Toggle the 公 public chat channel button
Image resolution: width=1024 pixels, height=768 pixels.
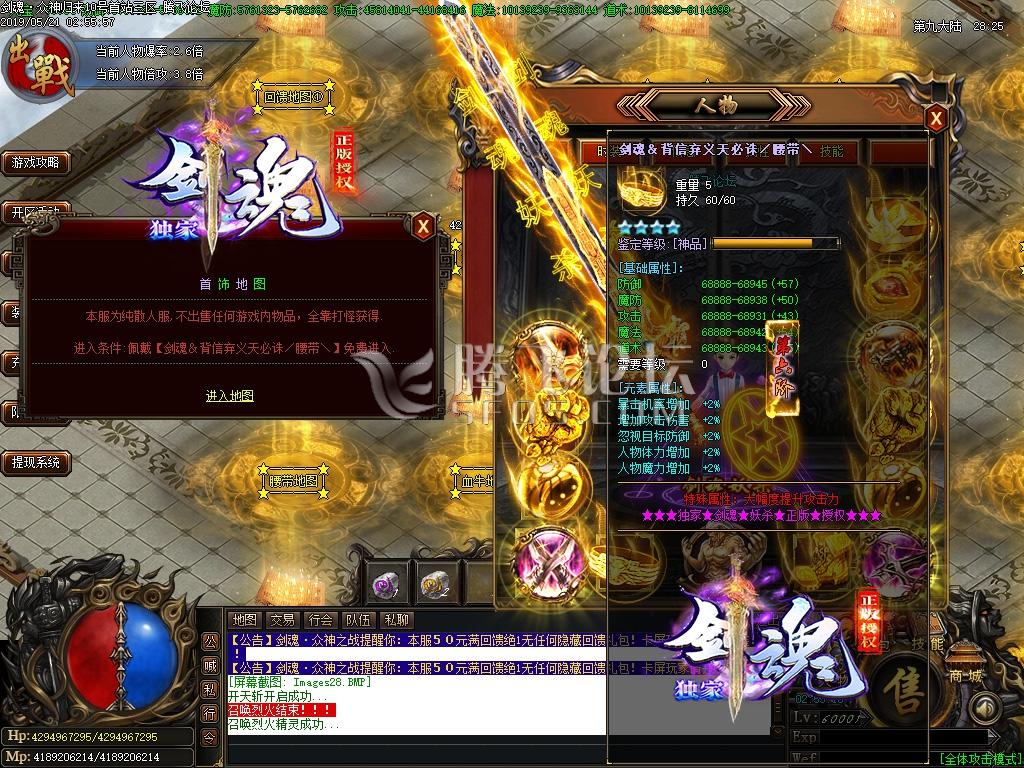209,641
